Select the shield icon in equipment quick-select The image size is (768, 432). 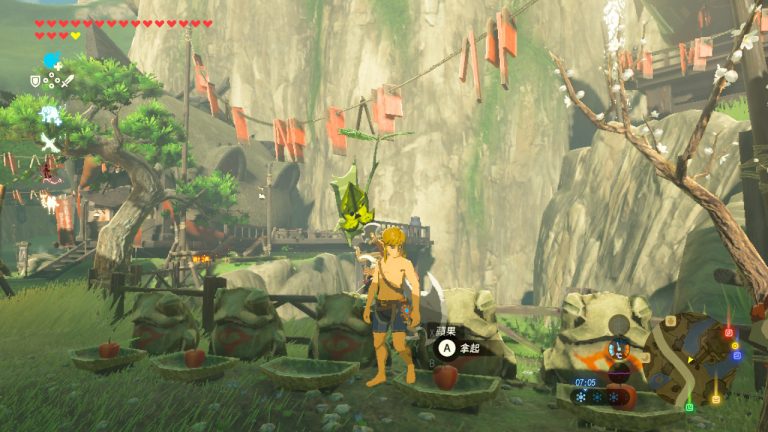click(36, 80)
